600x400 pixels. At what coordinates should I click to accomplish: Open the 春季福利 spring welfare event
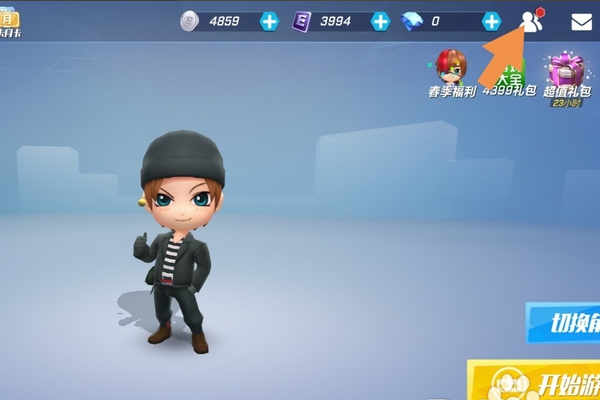451,71
